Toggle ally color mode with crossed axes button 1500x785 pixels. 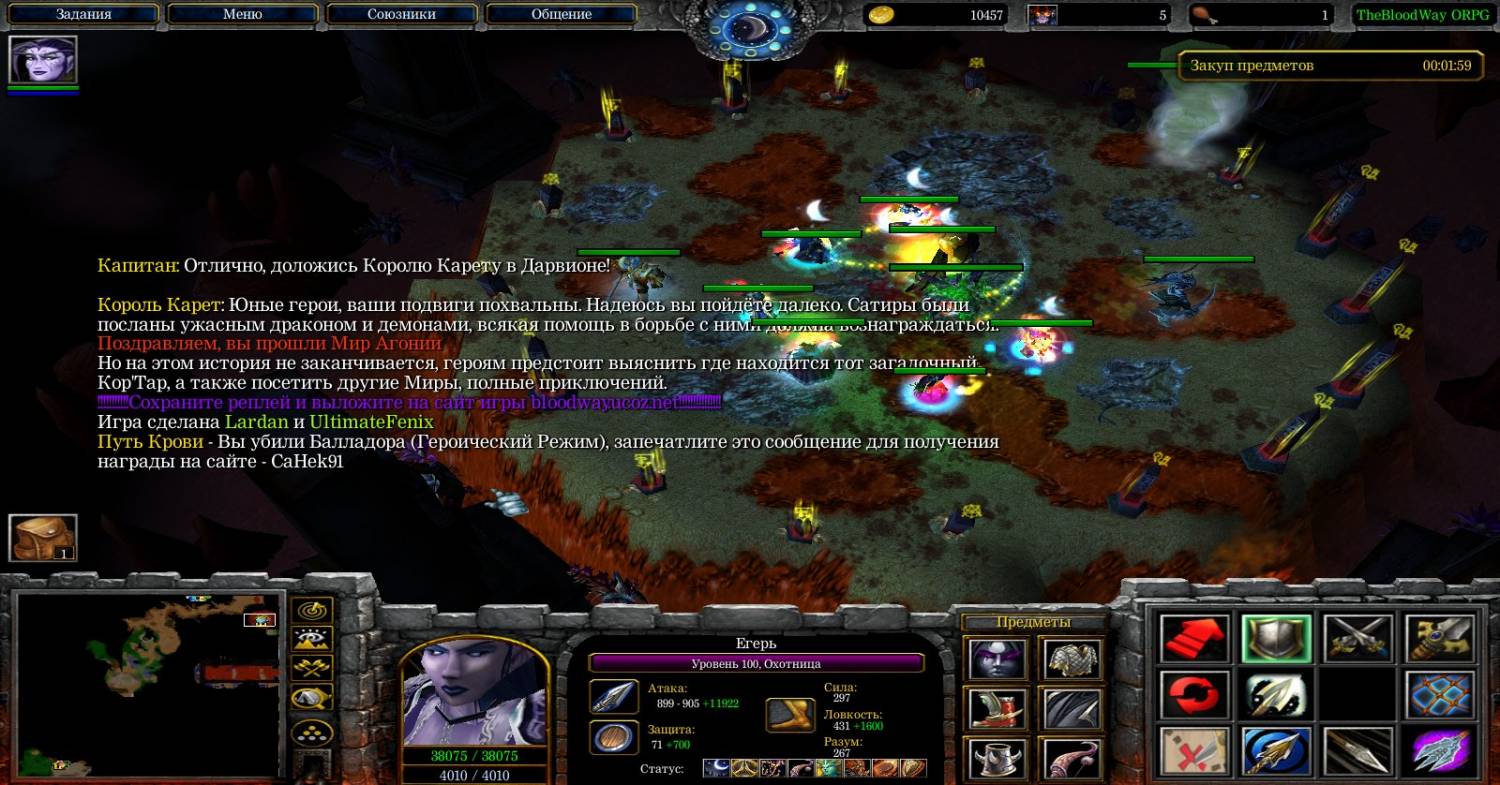[313, 668]
